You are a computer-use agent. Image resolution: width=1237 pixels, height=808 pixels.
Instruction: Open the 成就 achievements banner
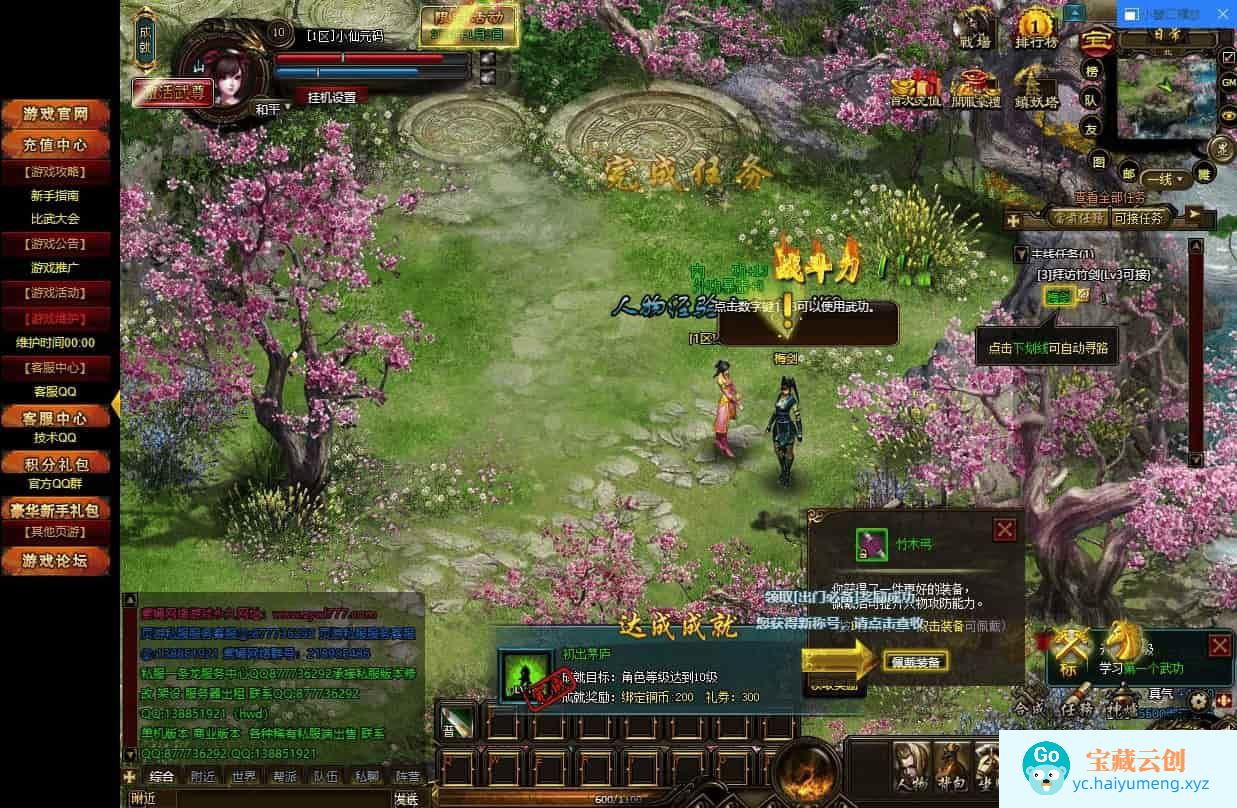point(144,38)
